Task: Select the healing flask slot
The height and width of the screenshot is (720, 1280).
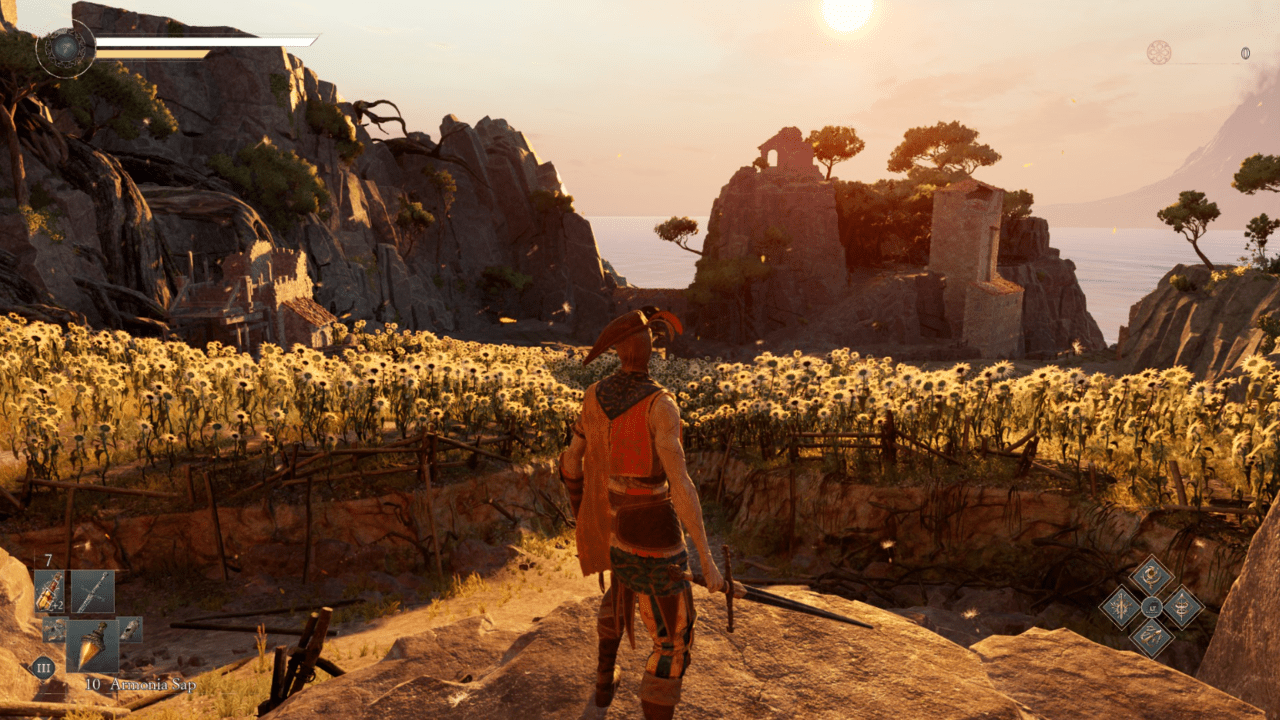Action: (49, 591)
